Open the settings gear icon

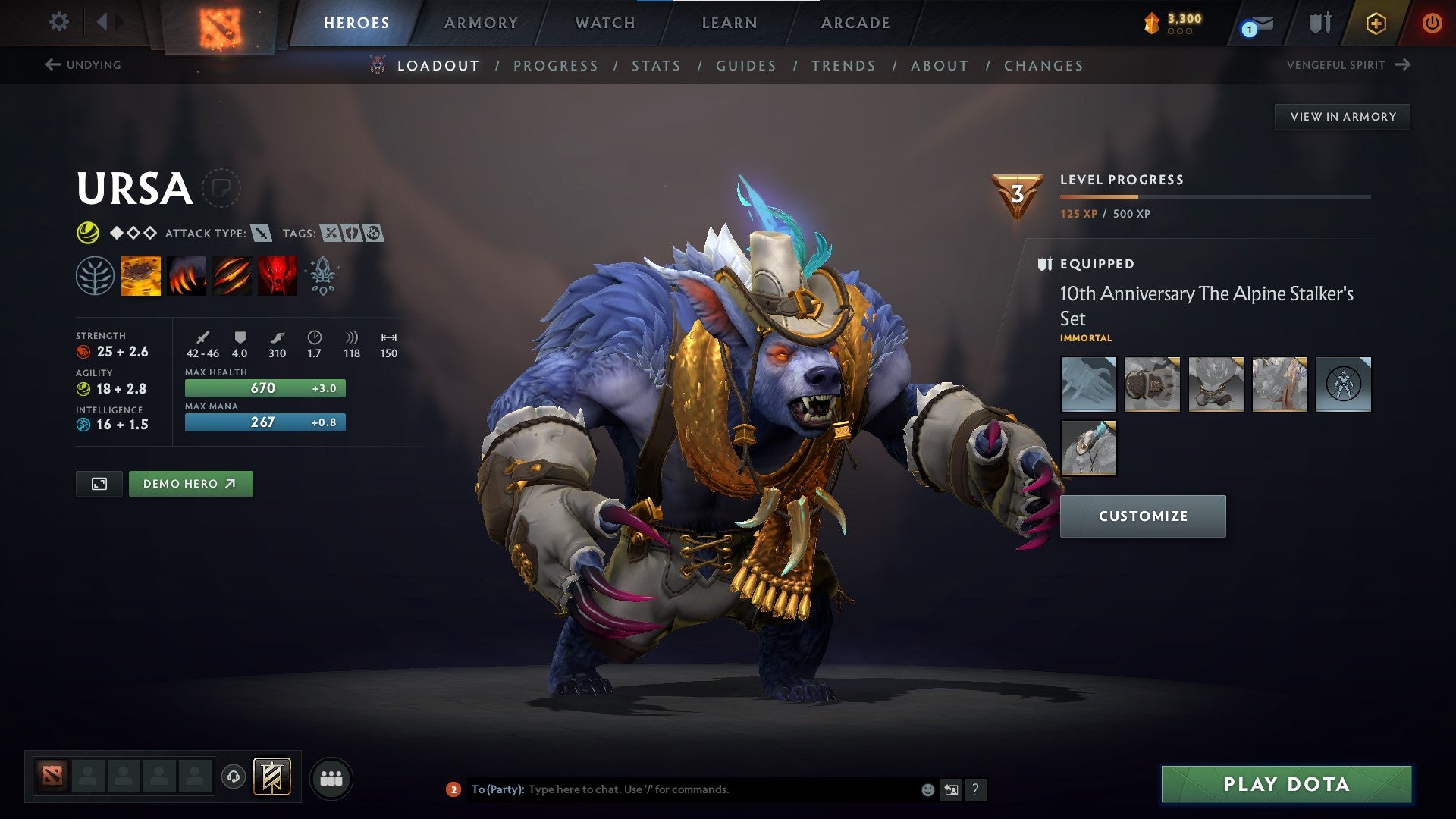(58, 22)
